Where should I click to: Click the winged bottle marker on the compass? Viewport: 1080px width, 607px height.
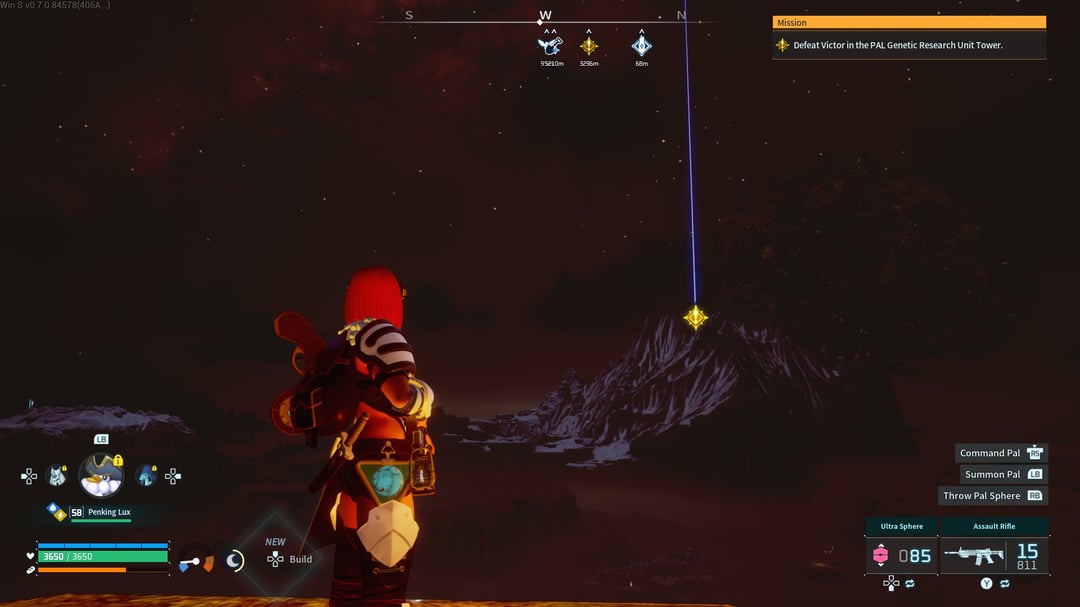551,44
